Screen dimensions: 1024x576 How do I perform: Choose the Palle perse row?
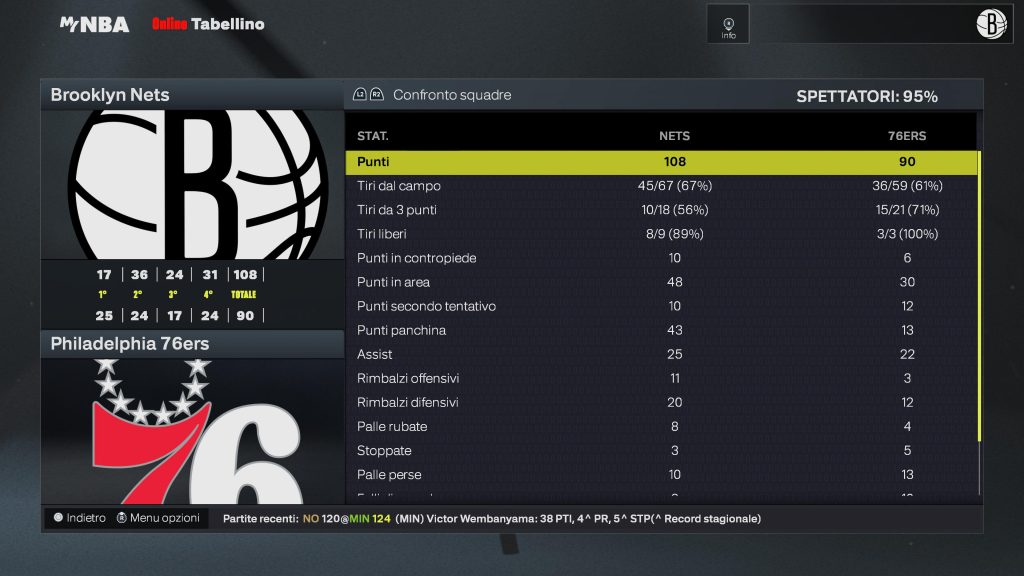click(660, 474)
